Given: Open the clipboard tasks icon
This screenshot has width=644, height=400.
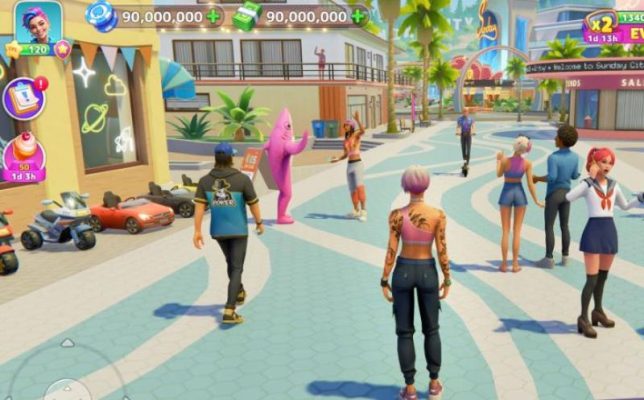Looking at the screenshot, I should coord(22,98).
